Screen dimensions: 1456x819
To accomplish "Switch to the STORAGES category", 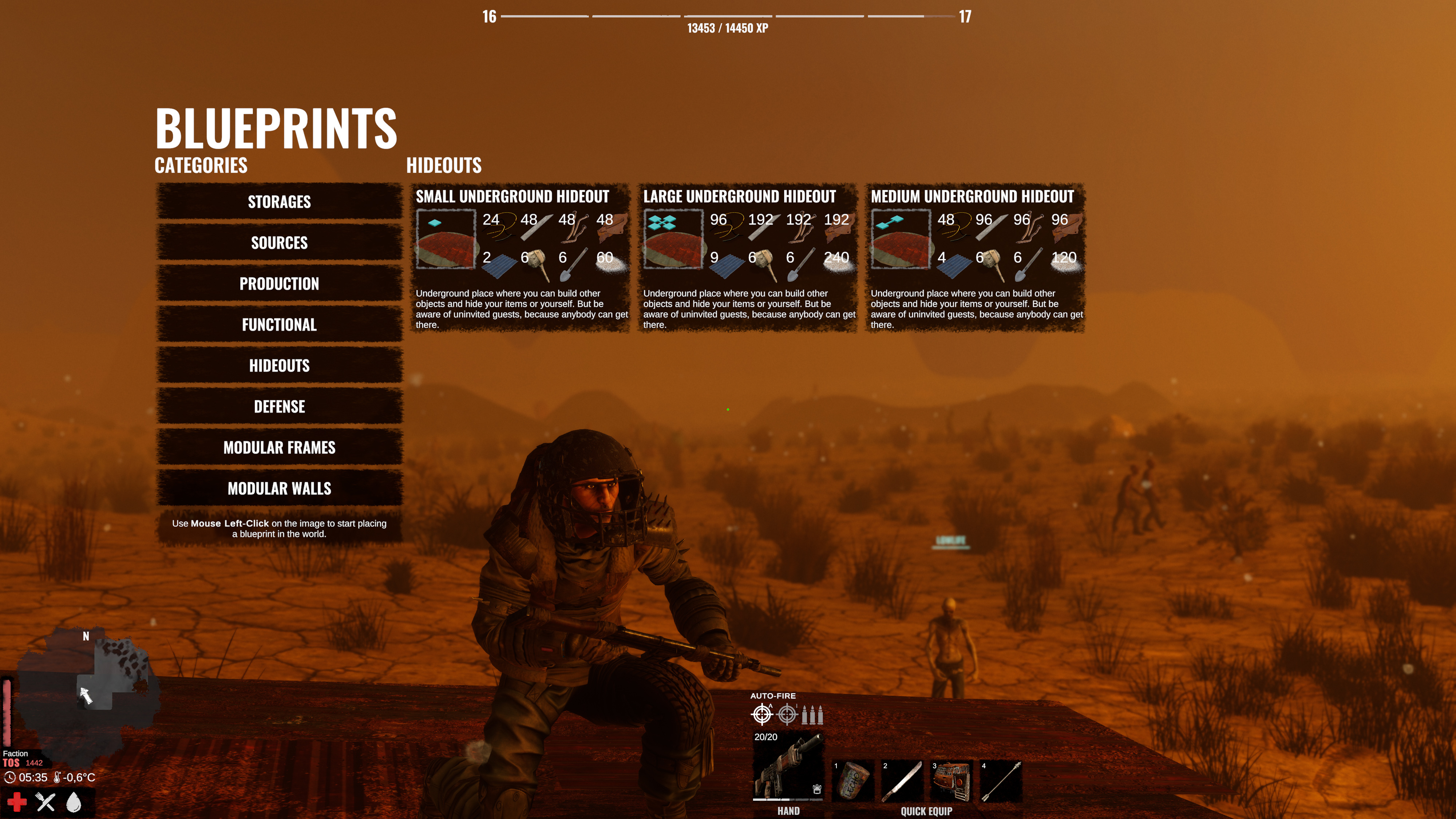I will (x=279, y=202).
